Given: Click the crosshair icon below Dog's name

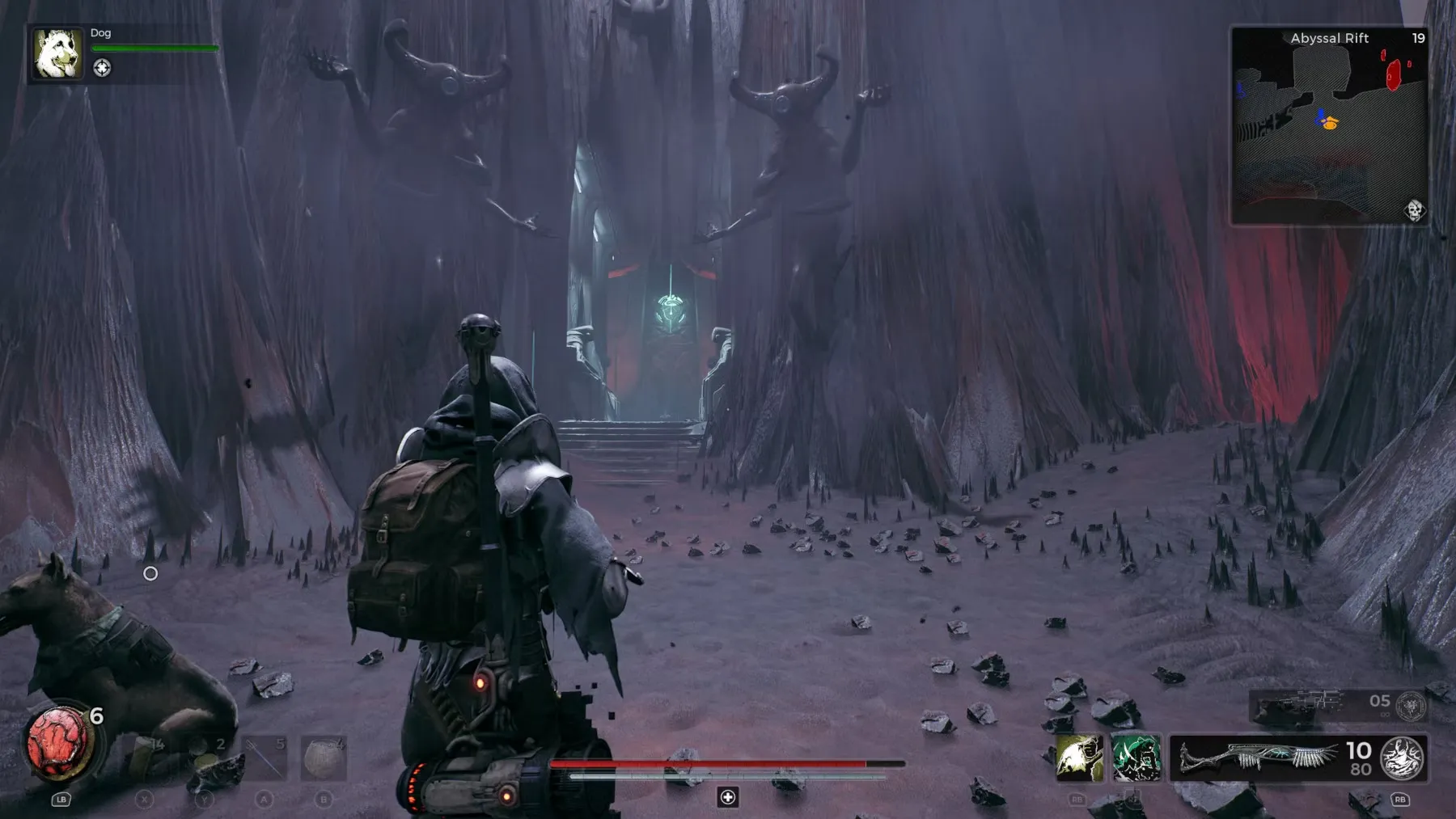Looking at the screenshot, I should click(x=102, y=68).
